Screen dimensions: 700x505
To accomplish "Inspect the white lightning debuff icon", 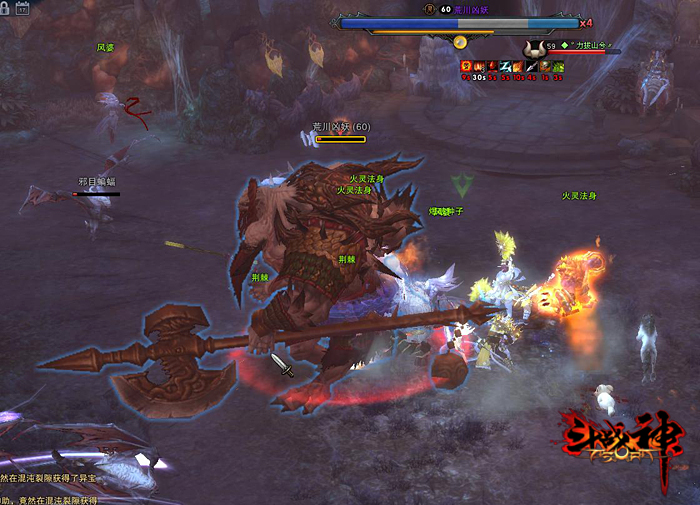I will point(506,67).
